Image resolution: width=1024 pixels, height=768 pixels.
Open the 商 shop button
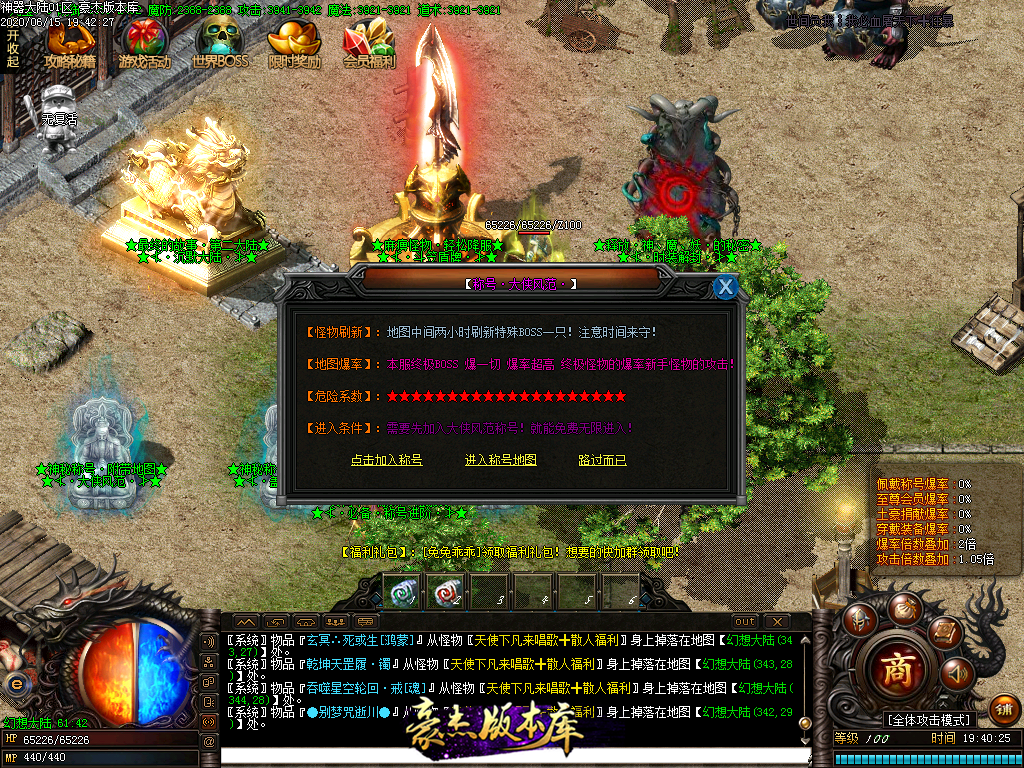(x=896, y=671)
